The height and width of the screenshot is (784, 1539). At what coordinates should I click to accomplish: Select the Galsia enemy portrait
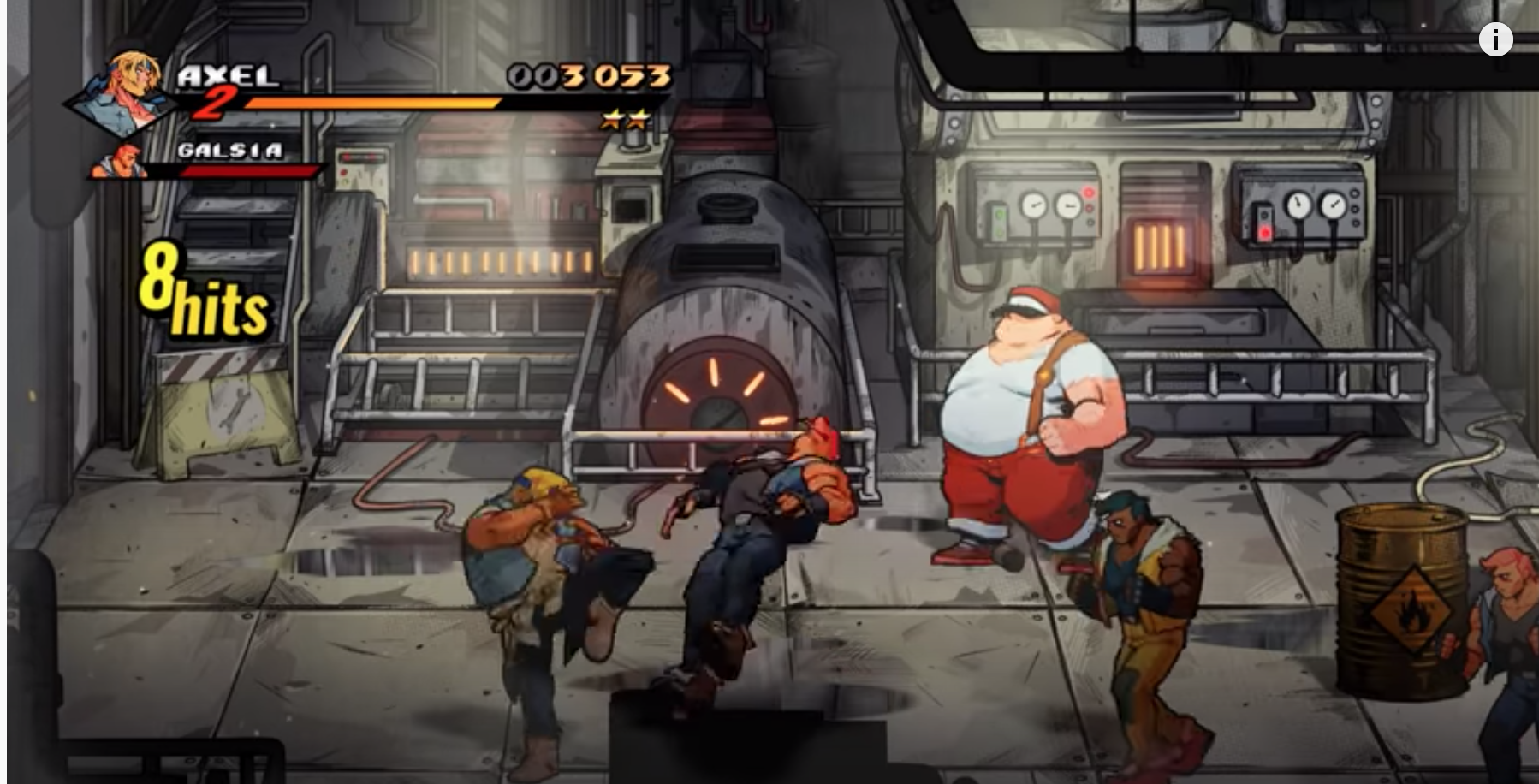(122, 161)
